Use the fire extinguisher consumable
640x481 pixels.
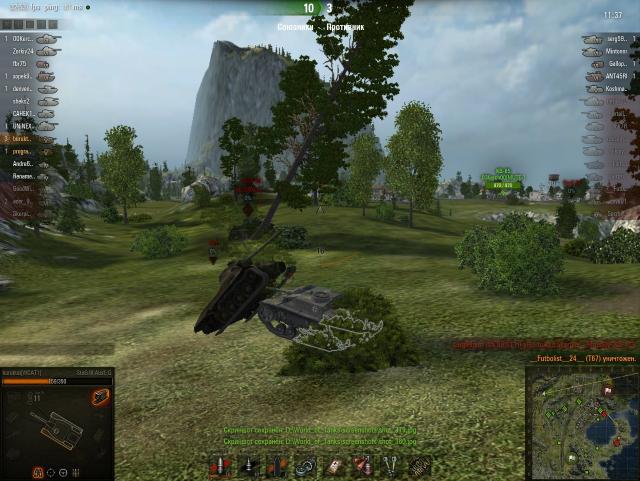363,465
